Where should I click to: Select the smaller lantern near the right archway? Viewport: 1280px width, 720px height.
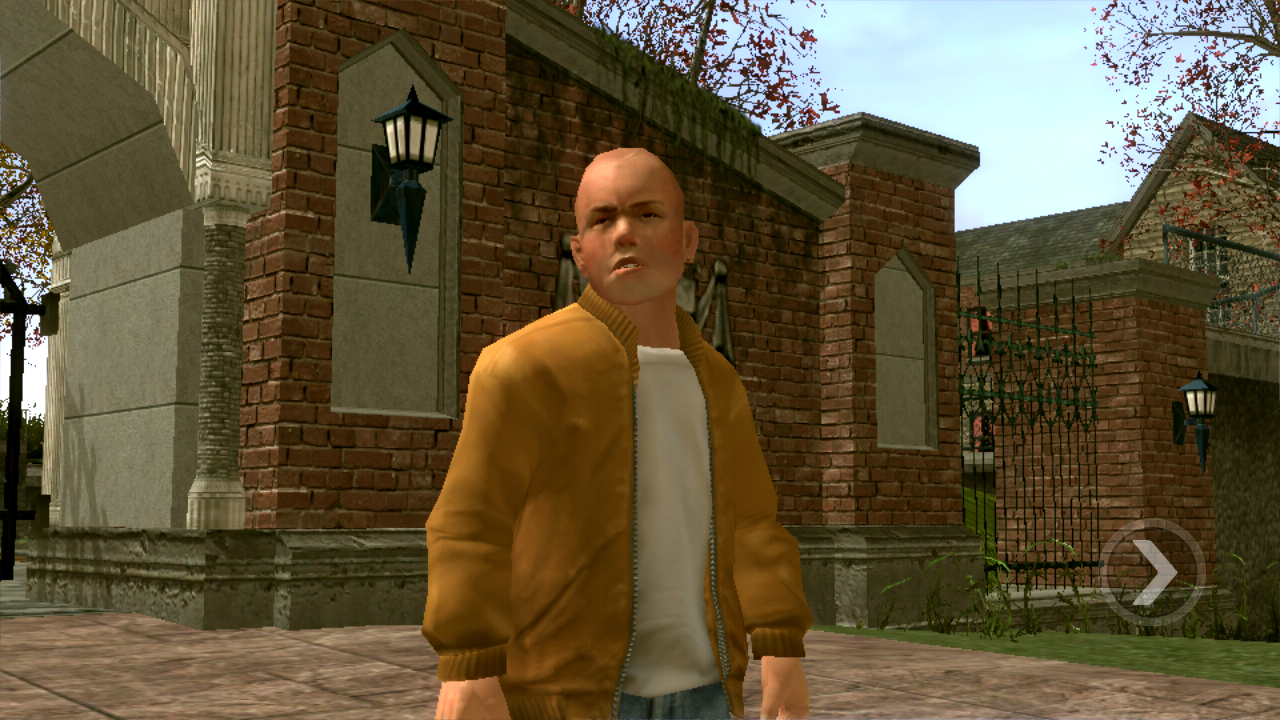(x=1200, y=400)
